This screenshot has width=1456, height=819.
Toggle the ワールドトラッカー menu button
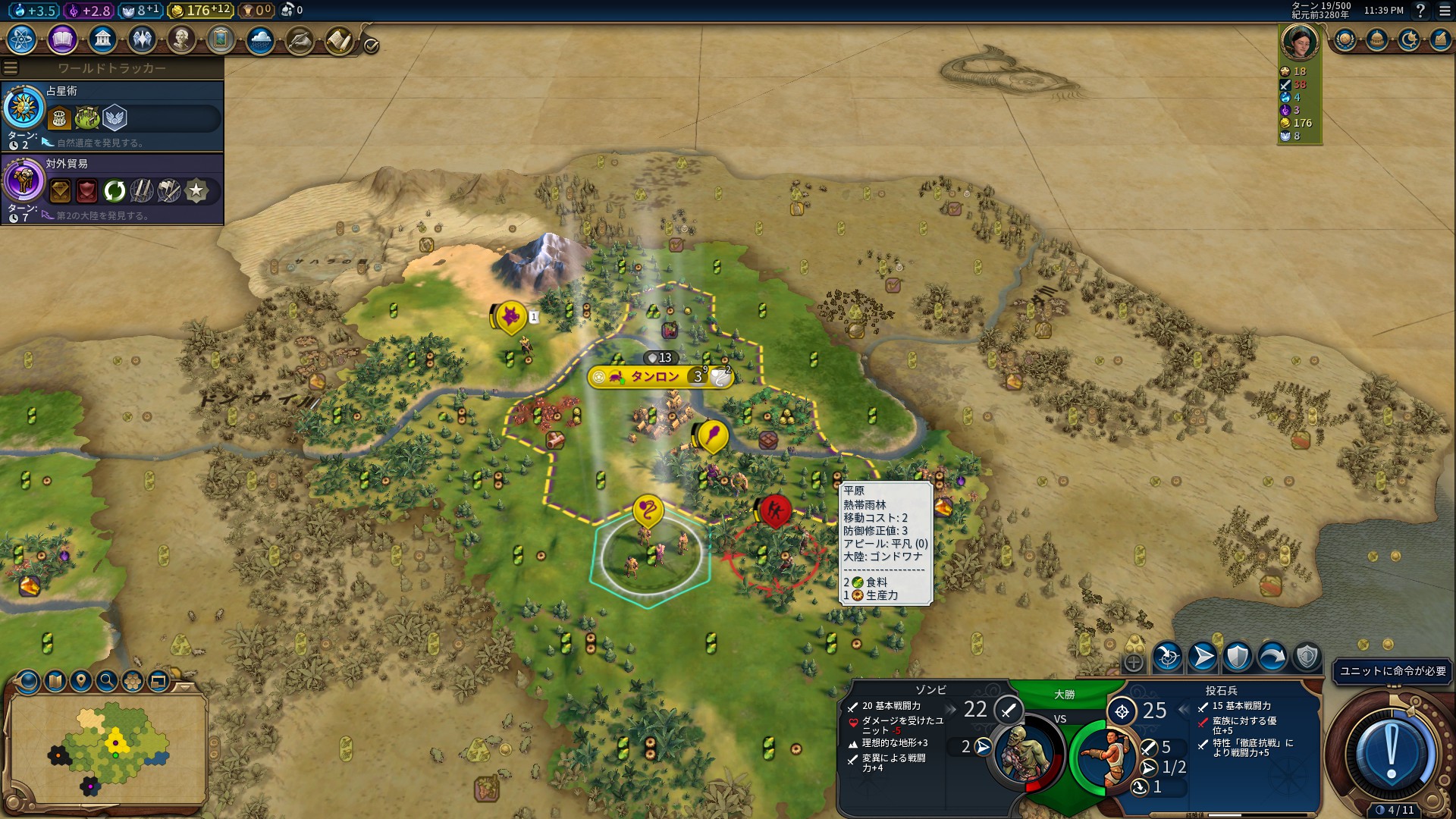point(11,68)
